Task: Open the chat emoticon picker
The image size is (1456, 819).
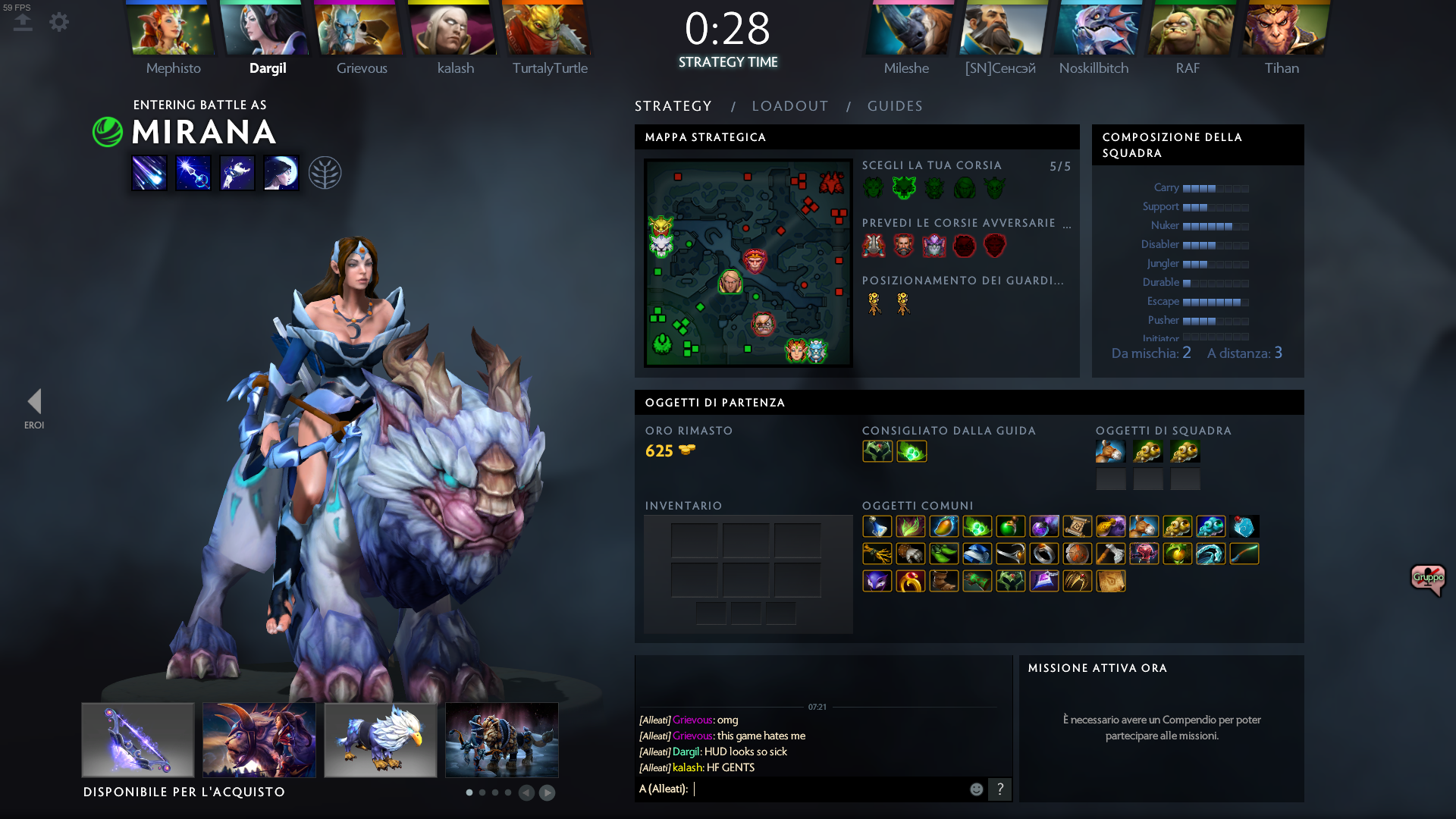Action: (977, 789)
